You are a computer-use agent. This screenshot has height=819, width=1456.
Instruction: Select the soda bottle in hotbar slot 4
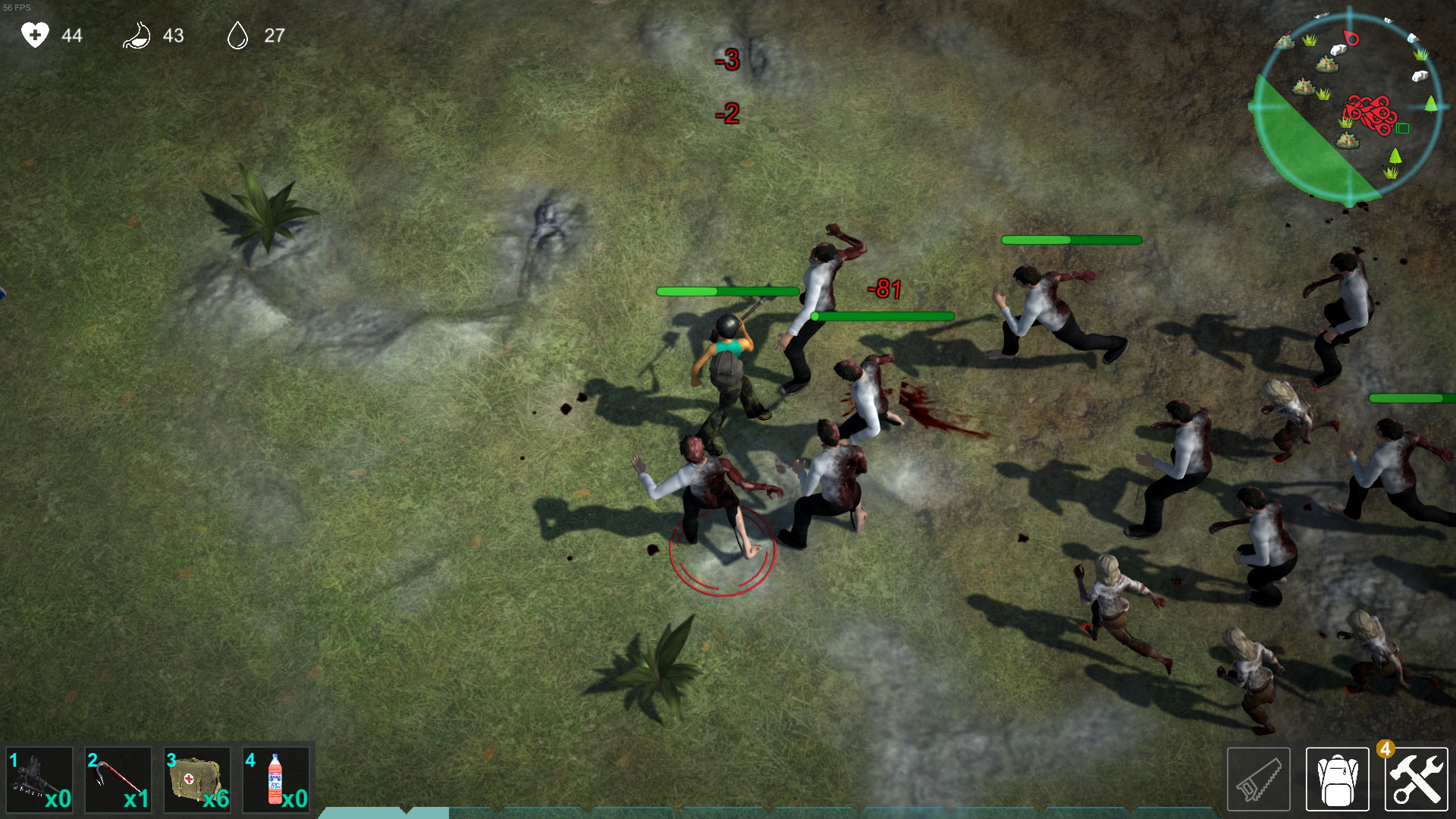276,780
